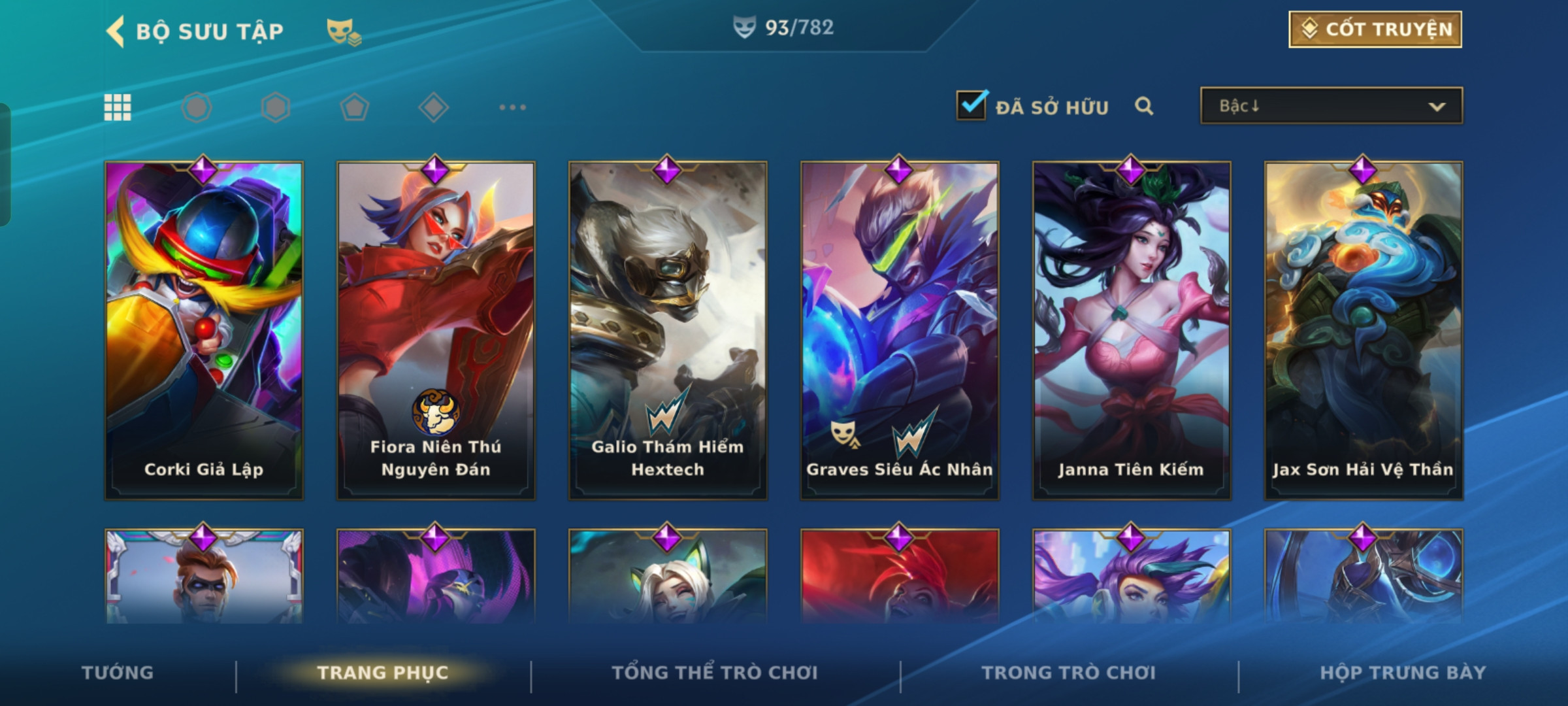Open the skin search magnifier
This screenshot has height=706, width=1568.
1143,106
